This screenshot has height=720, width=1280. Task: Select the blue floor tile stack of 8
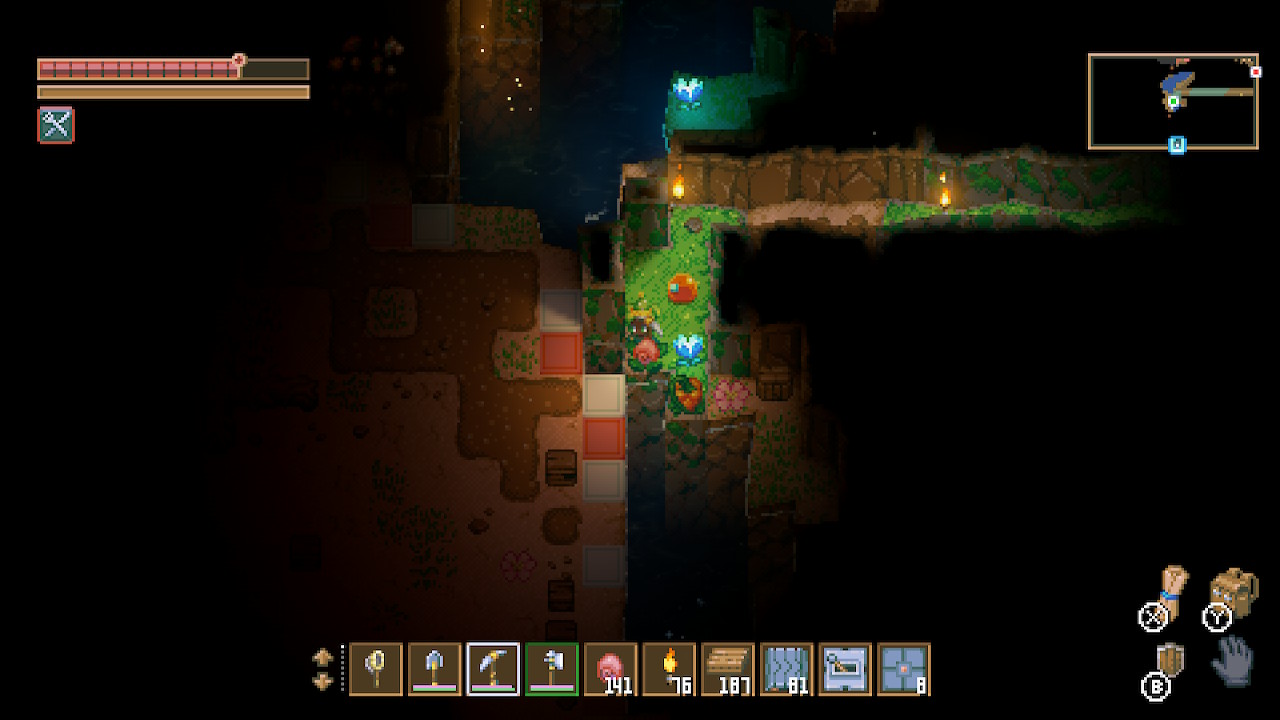pos(904,668)
